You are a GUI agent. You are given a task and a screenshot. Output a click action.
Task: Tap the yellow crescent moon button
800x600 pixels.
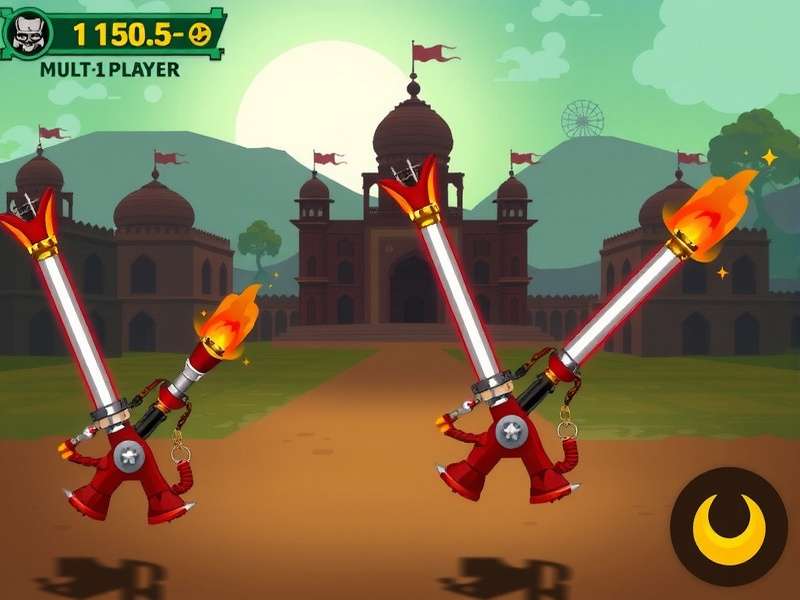[729, 526]
